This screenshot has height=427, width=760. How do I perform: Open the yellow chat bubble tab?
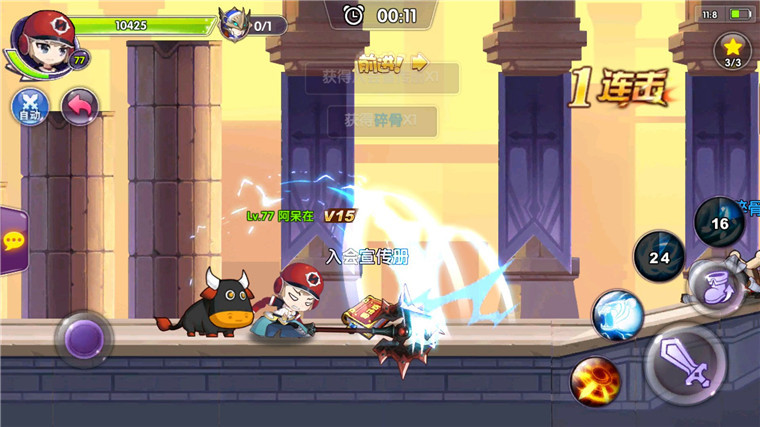point(12,240)
